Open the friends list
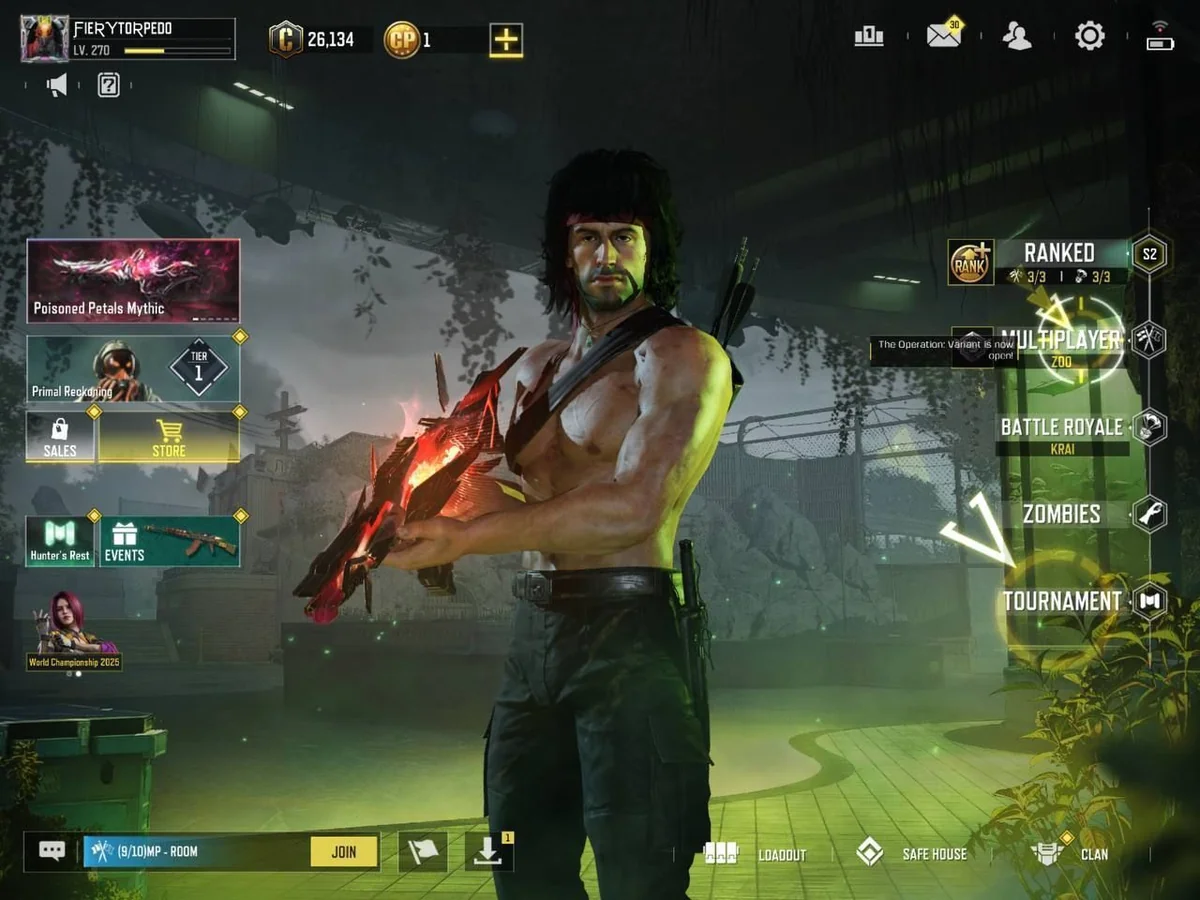Image resolution: width=1200 pixels, height=900 pixels. pyautogui.click(x=1017, y=37)
